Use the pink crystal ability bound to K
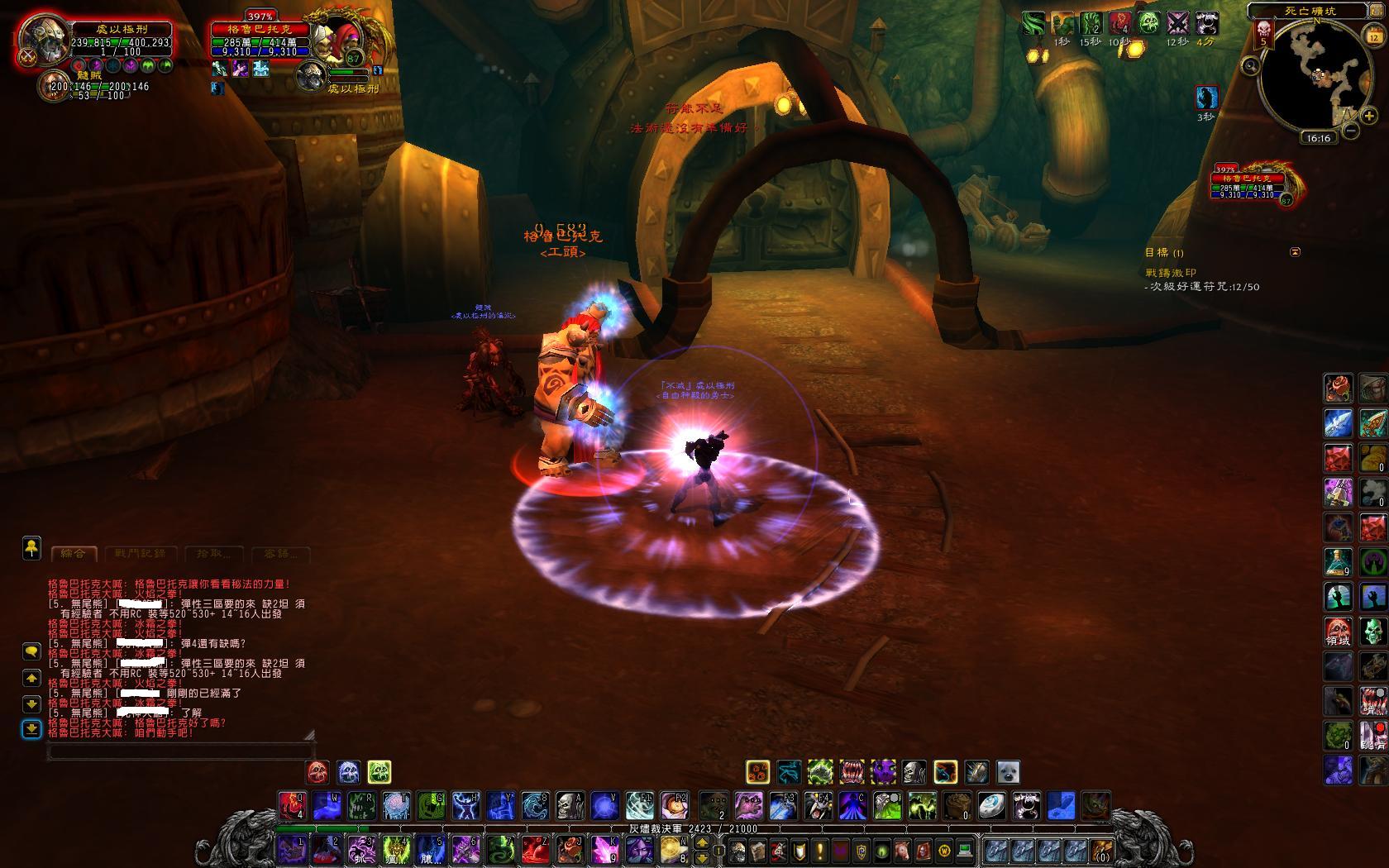Viewport: 1389px width, 868px height. coord(604,849)
